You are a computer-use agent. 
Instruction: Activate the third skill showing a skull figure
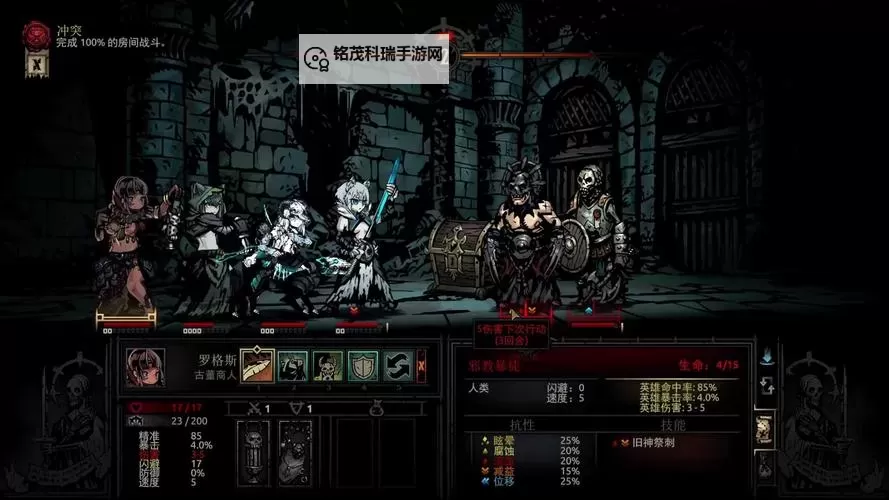coord(327,365)
